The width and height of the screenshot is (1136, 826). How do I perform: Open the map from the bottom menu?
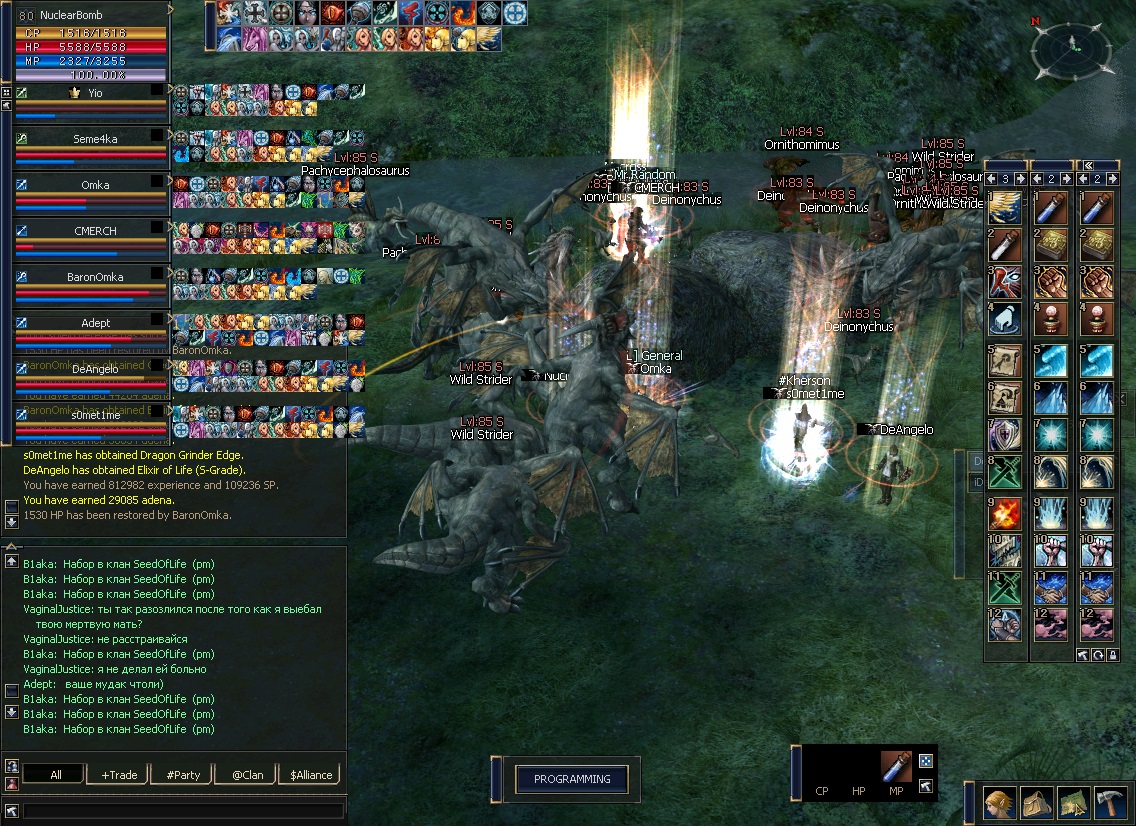pos(1073,802)
